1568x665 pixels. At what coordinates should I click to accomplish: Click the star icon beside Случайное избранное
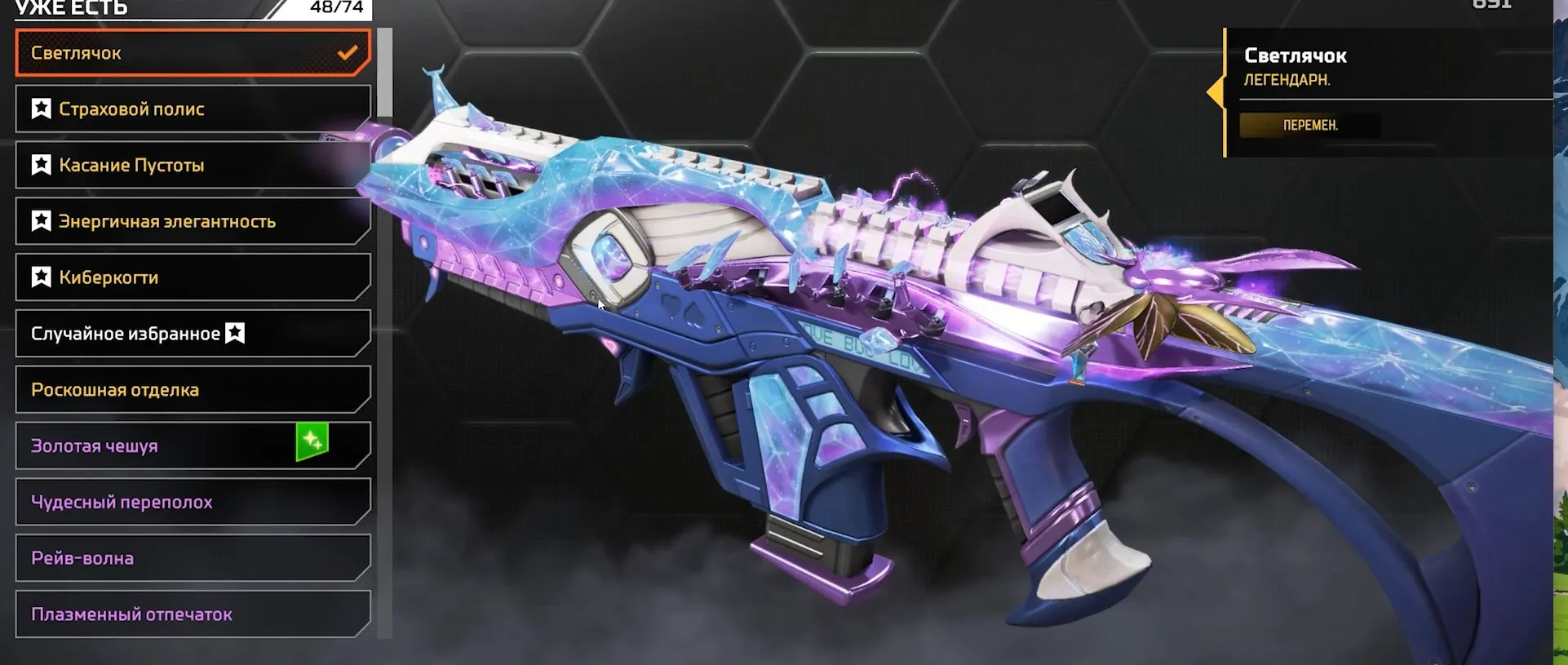coord(234,333)
